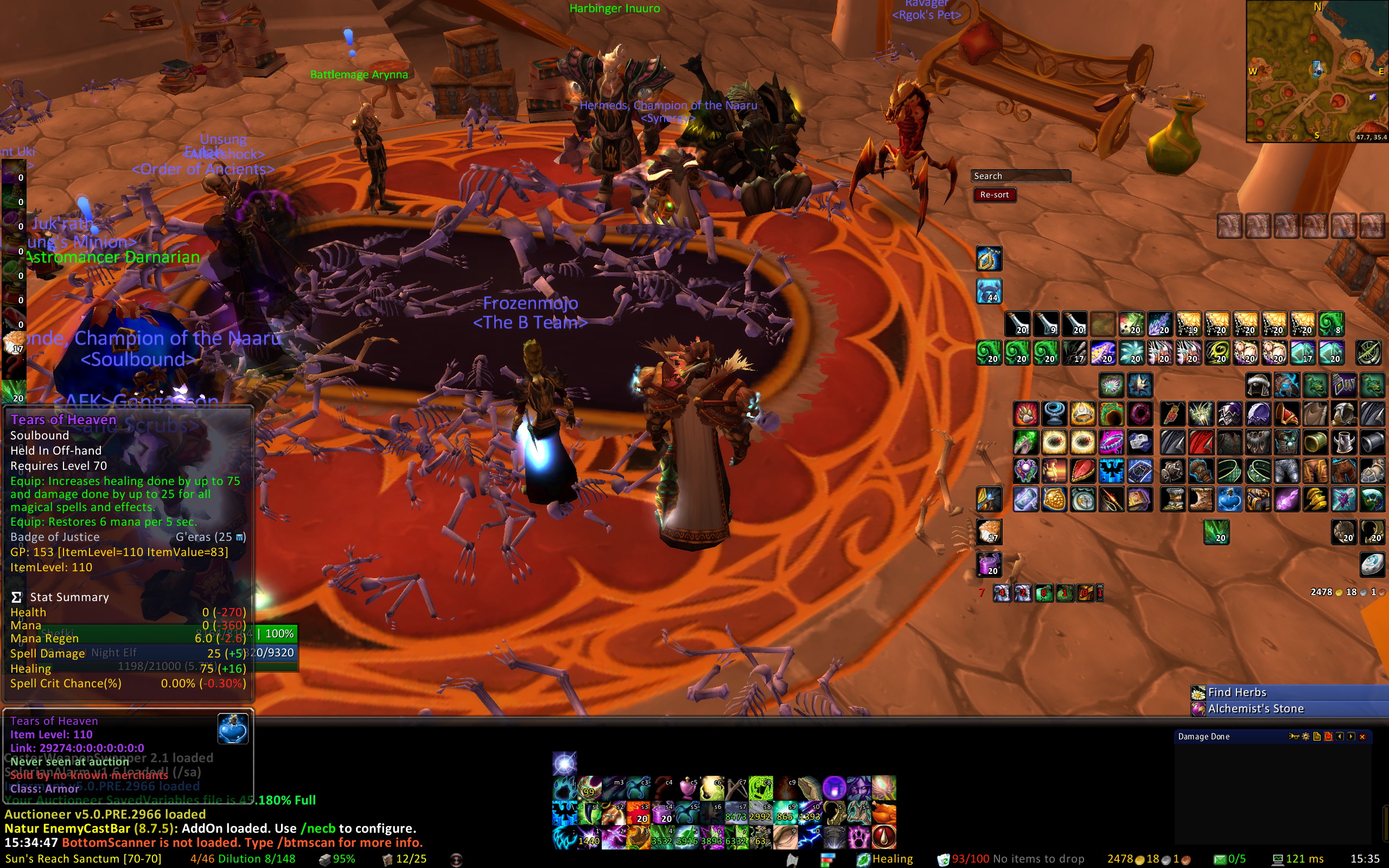Click the pink potion flask action slot
The width and height of the screenshot is (1389, 868).
[x=687, y=789]
